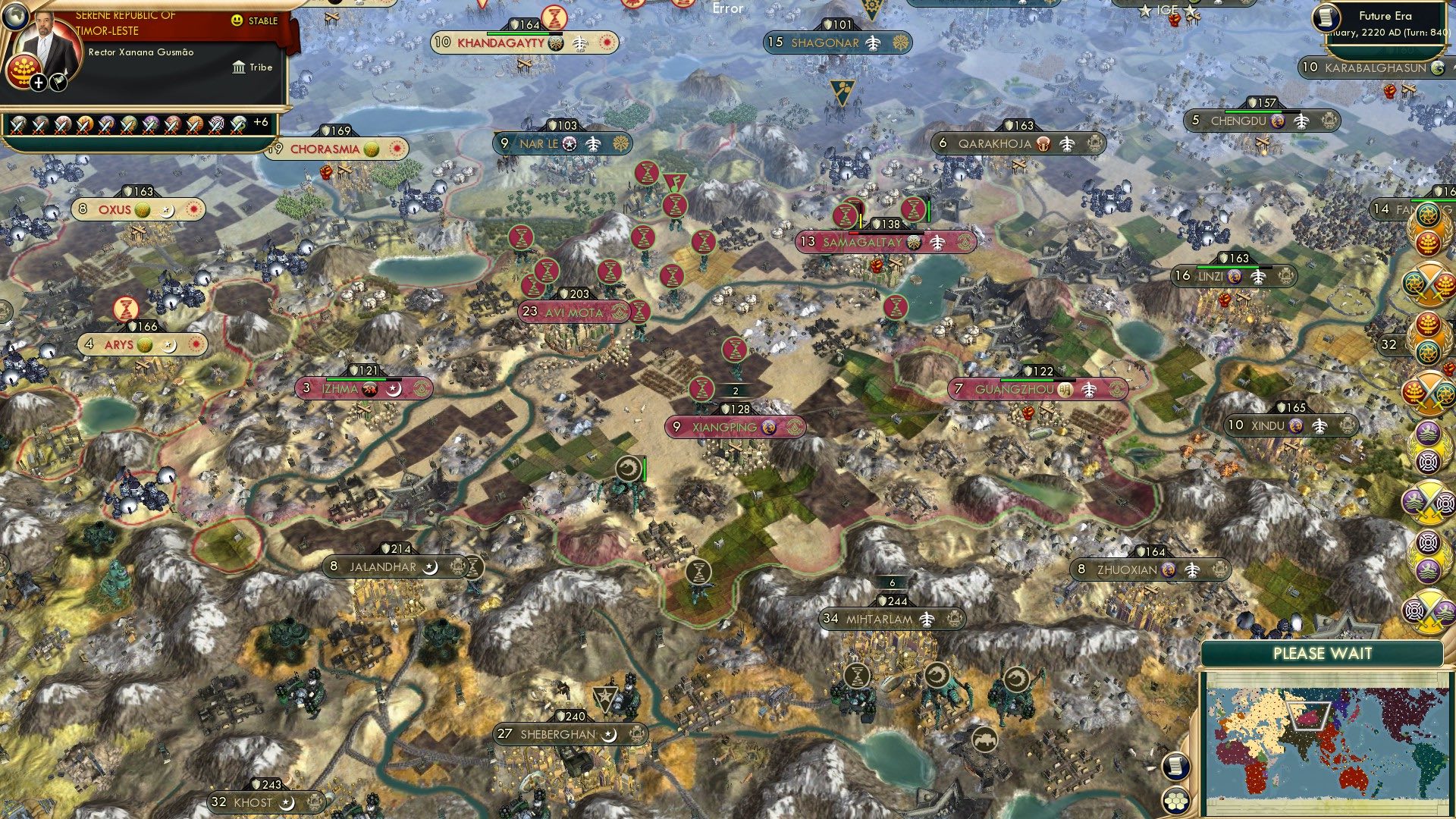Click the flag icon beside the leader portrait
1456x819 pixels.
pos(59,83)
